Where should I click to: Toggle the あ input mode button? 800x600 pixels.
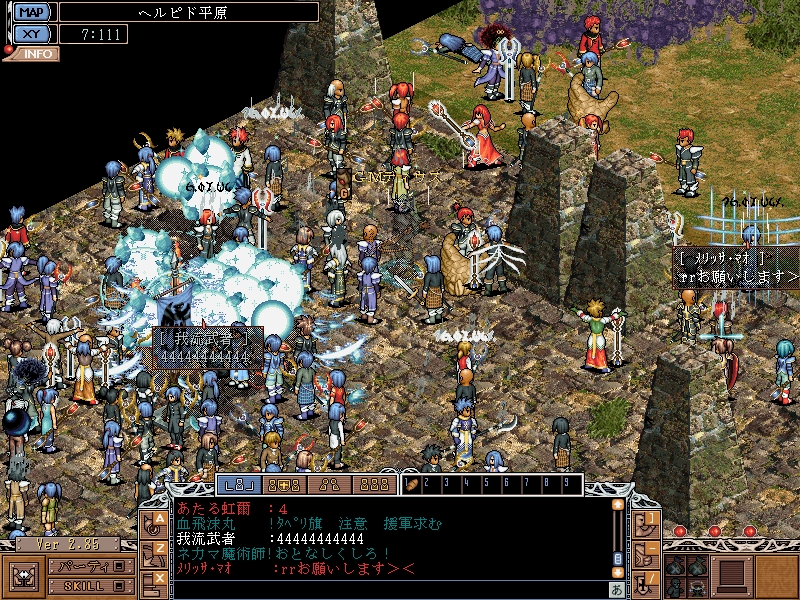(x=617, y=588)
